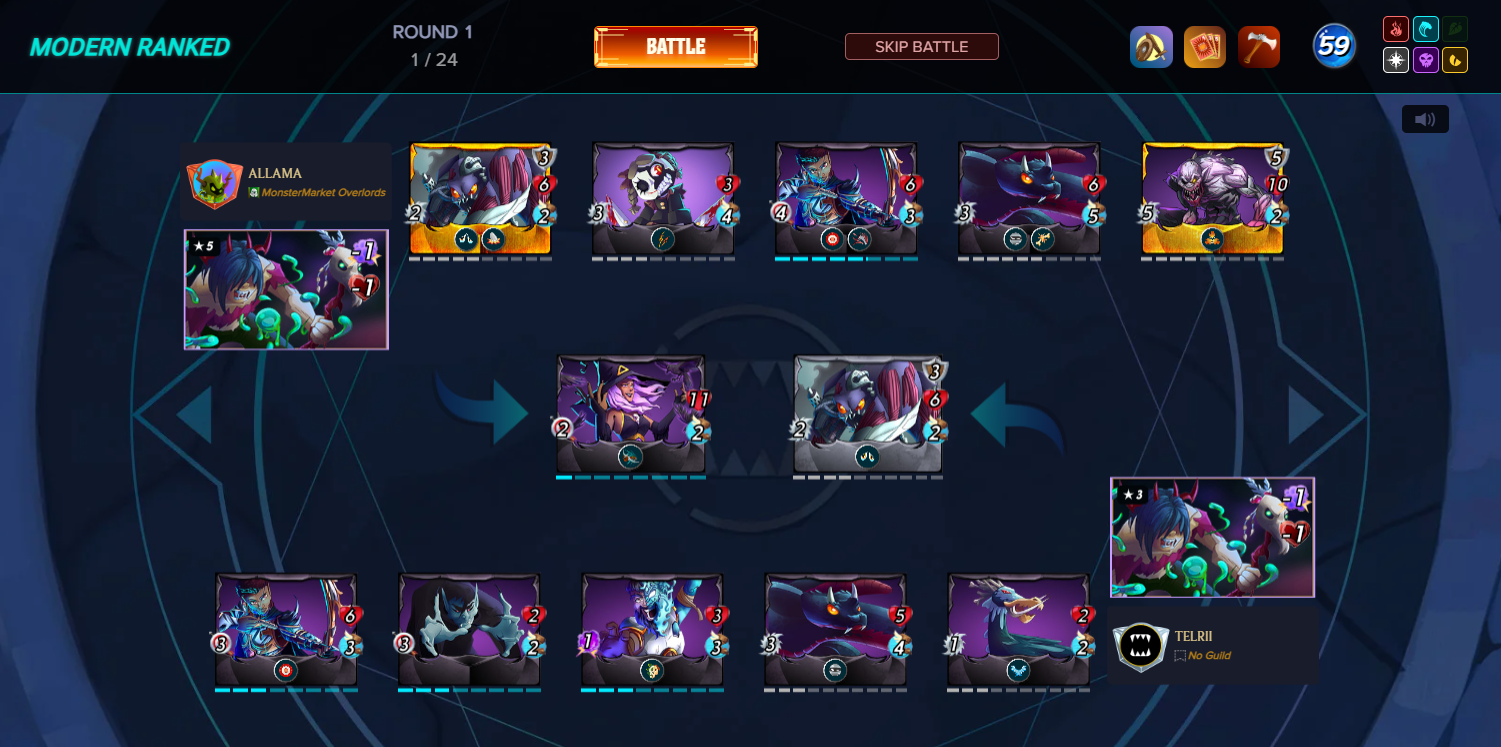Select the Earth splinter icon
This screenshot has height=747, width=1501.
1456,30
